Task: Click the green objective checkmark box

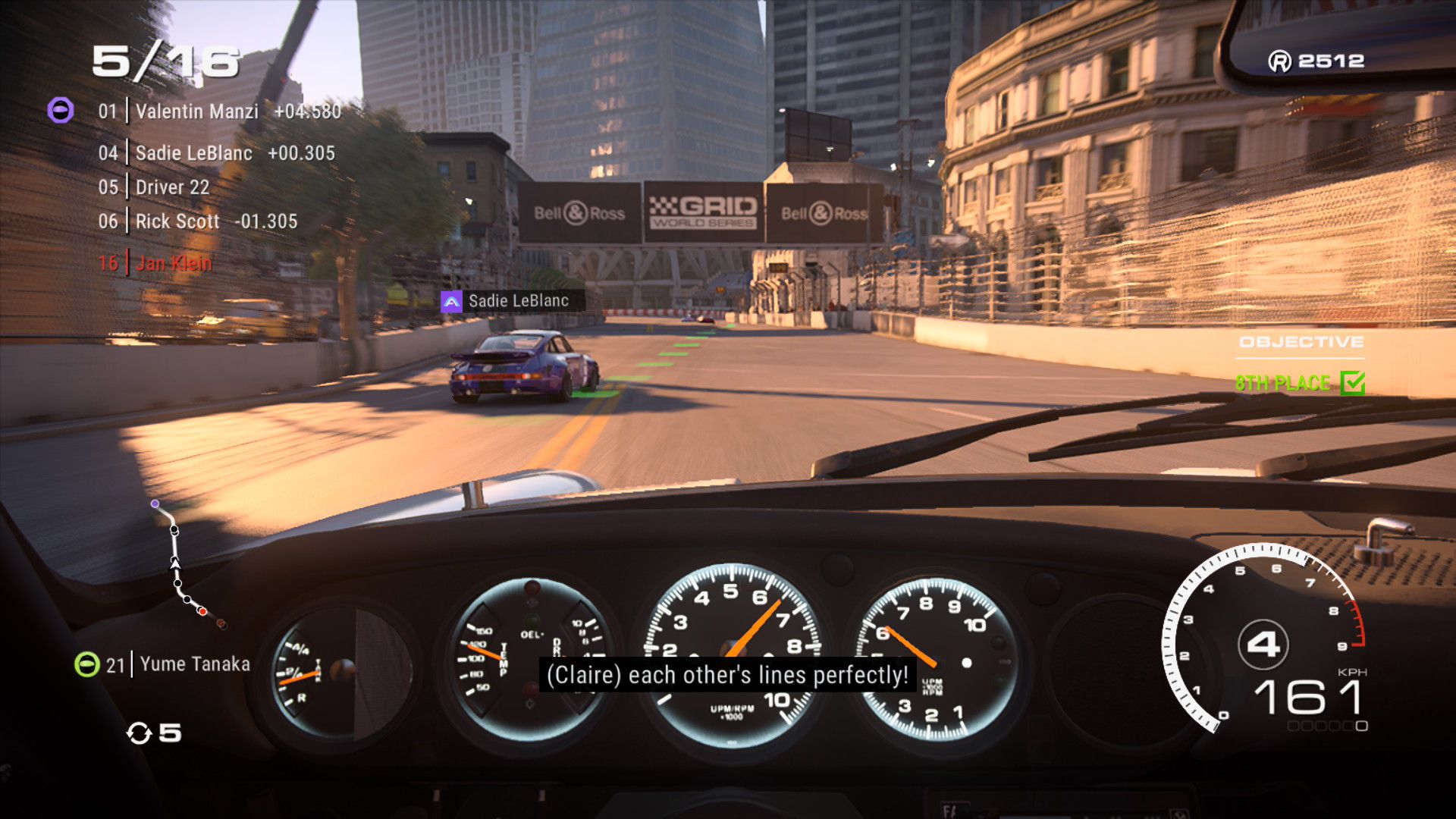Action: point(1352,383)
